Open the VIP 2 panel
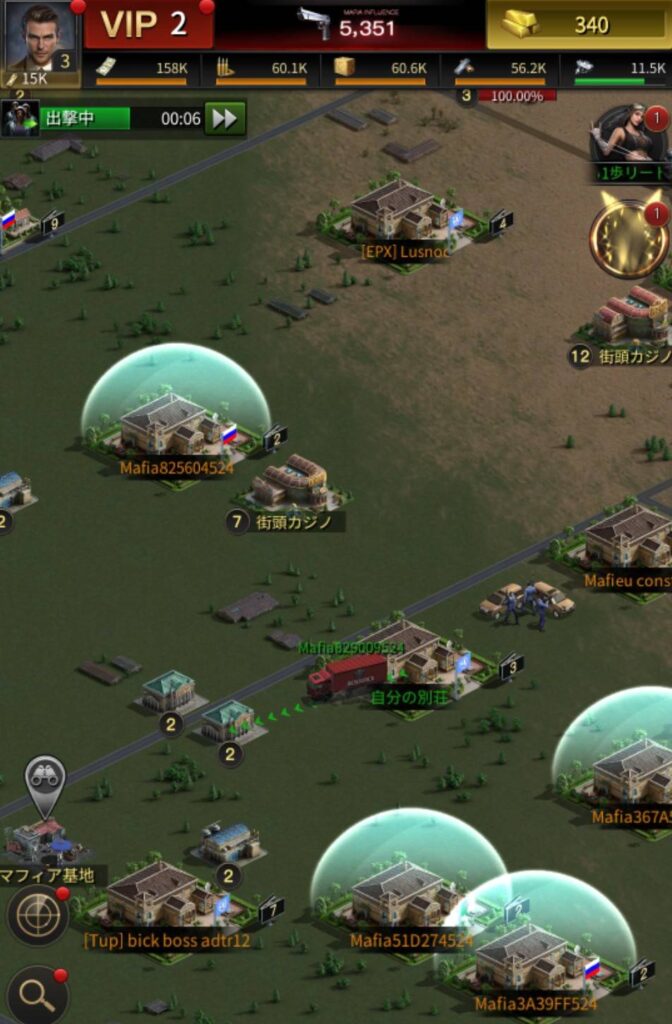The height and width of the screenshot is (1024, 672). (146, 25)
